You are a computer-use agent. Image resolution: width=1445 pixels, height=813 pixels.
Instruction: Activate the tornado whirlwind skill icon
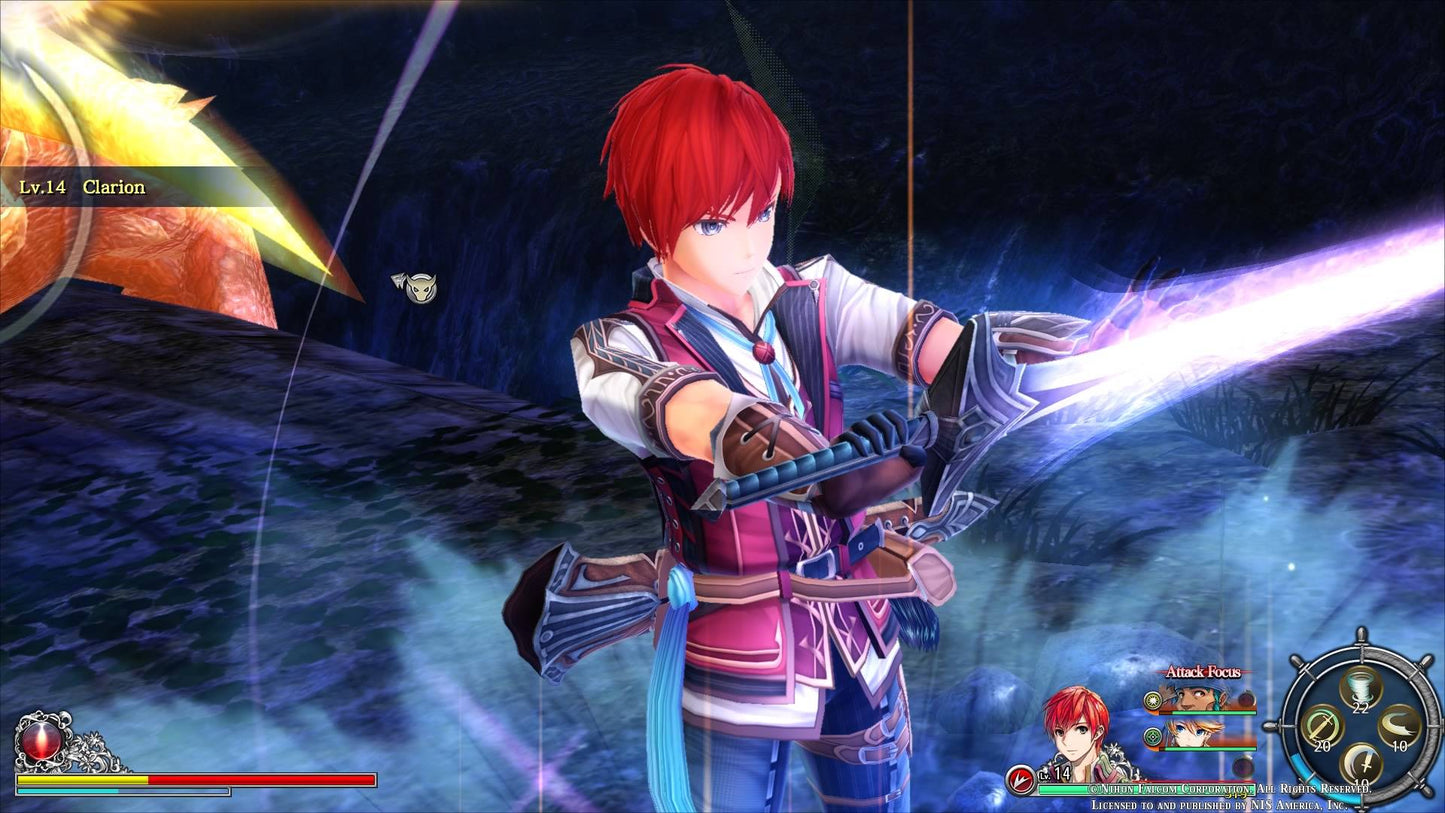tap(1361, 689)
